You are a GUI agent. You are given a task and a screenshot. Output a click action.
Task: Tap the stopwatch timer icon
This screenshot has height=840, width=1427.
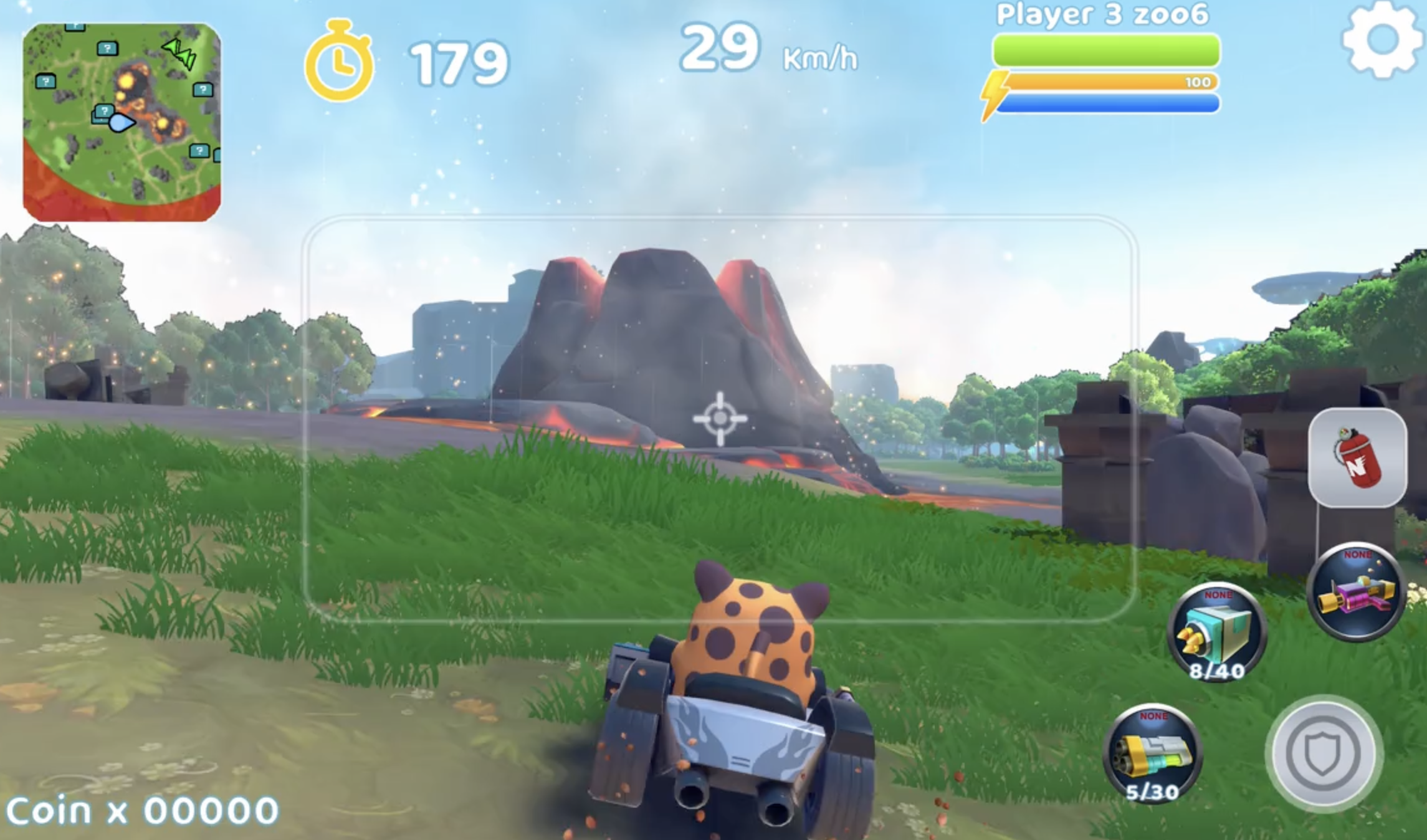(341, 60)
